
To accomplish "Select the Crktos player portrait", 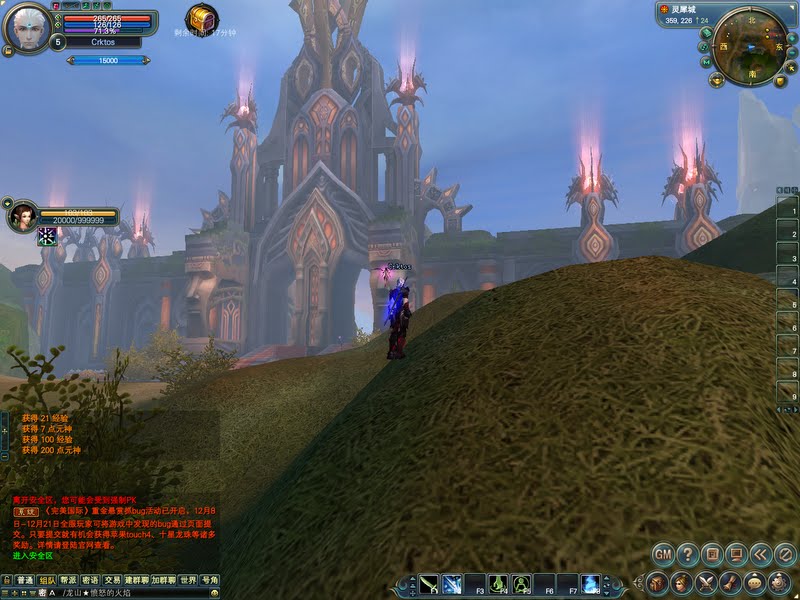I will 26,27.
